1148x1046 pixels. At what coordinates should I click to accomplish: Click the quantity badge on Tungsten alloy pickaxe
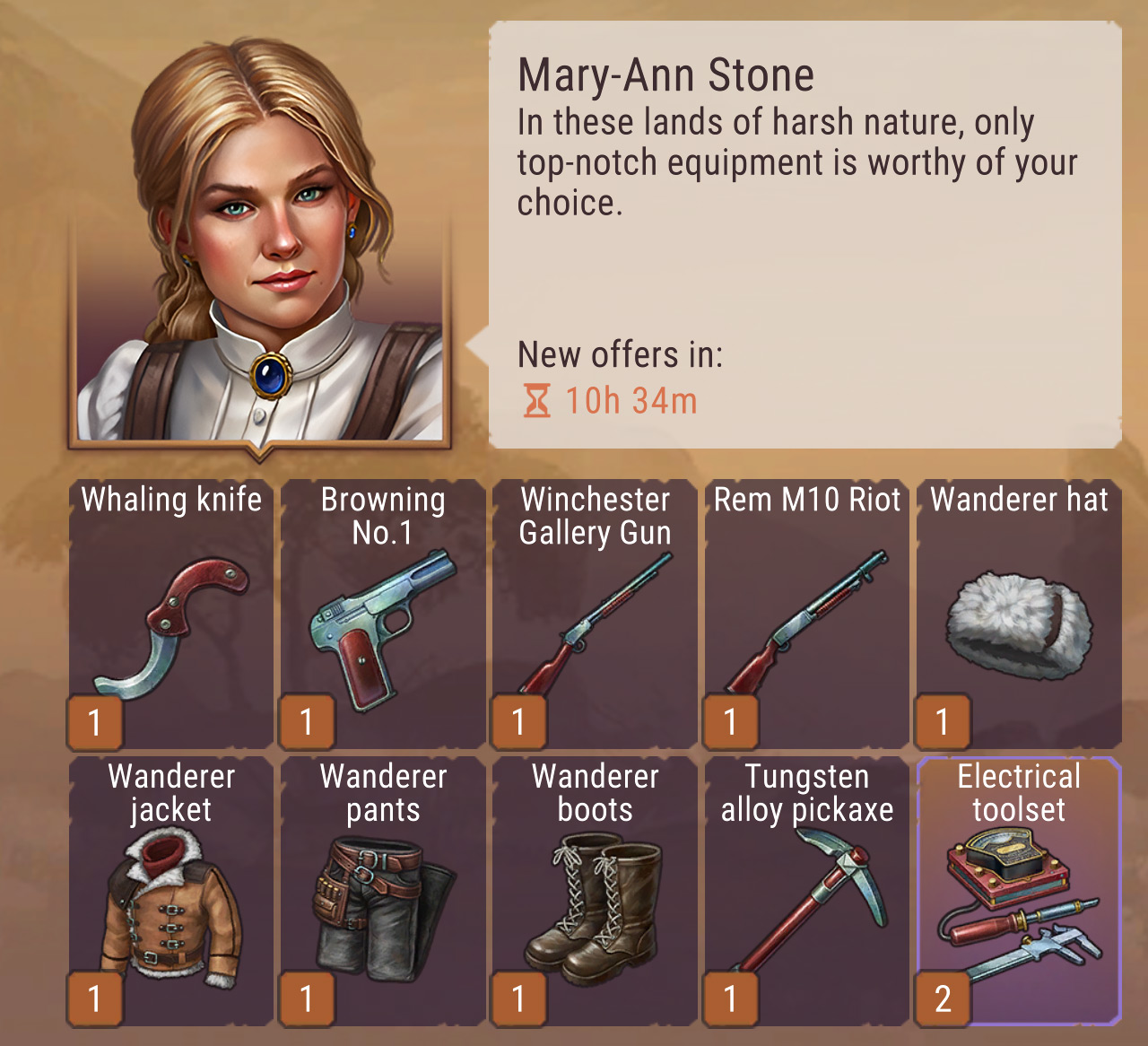click(x=730, y=998)
